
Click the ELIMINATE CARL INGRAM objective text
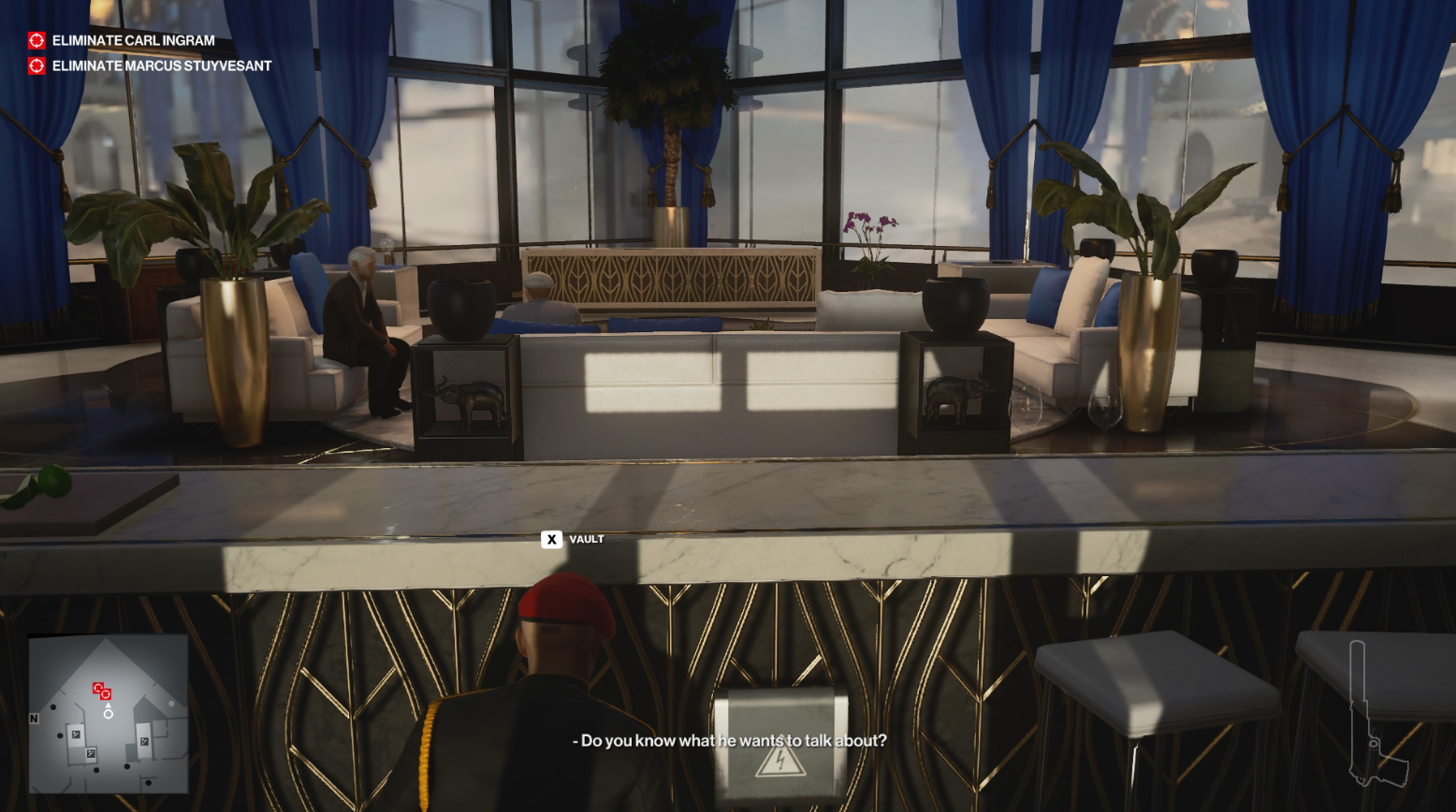click(x=131, y=40)
